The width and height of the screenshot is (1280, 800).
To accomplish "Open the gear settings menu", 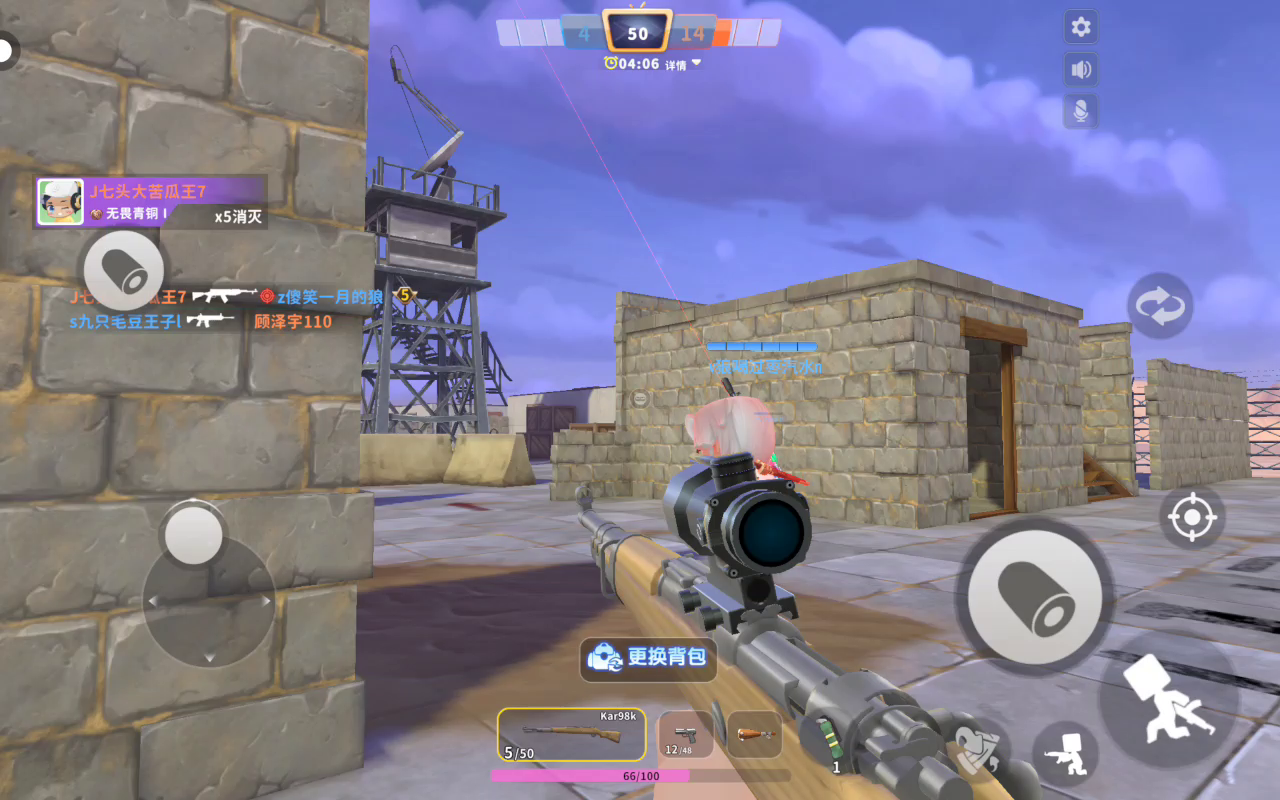I will tap(1081, 27).
